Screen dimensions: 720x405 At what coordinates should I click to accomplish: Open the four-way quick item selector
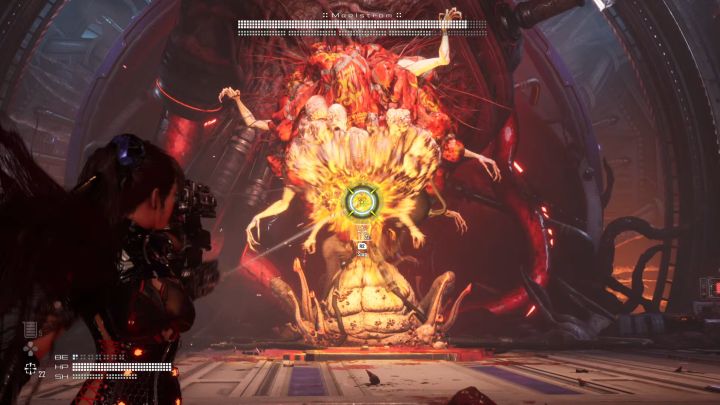click(x=30, y=349)
